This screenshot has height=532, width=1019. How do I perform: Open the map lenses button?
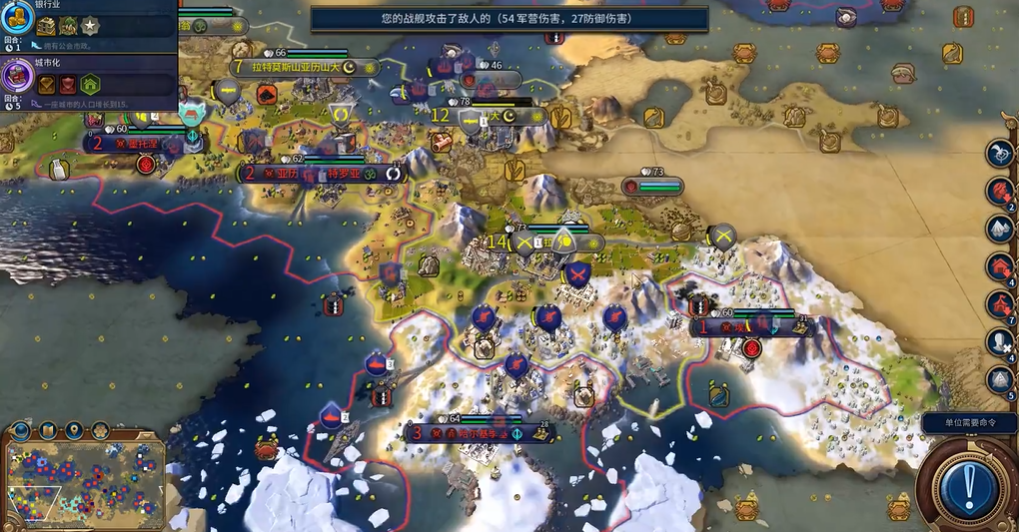(48, 432)
